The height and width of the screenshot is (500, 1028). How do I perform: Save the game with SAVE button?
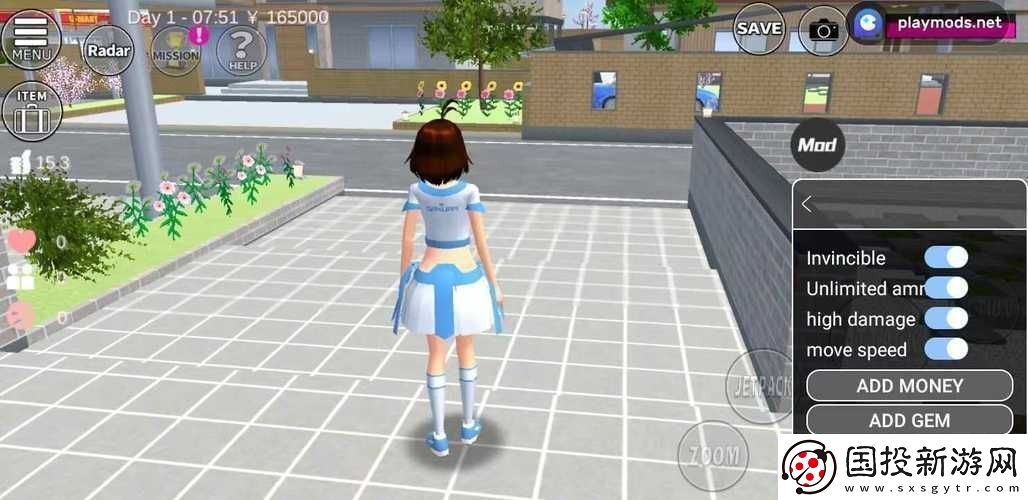click(x=760, y=29)
